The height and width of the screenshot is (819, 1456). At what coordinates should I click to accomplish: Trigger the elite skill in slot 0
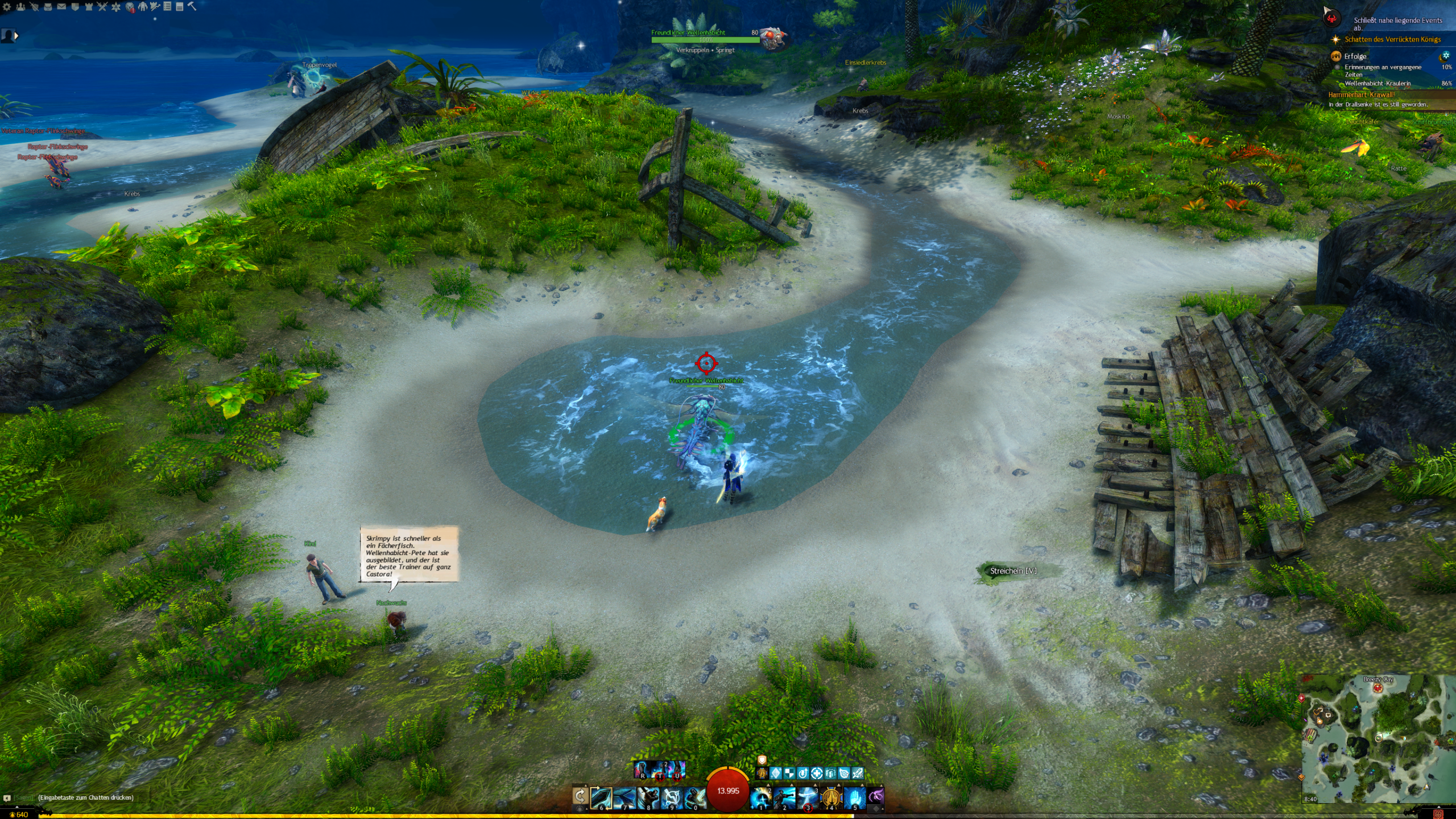(x=694, y=798)
